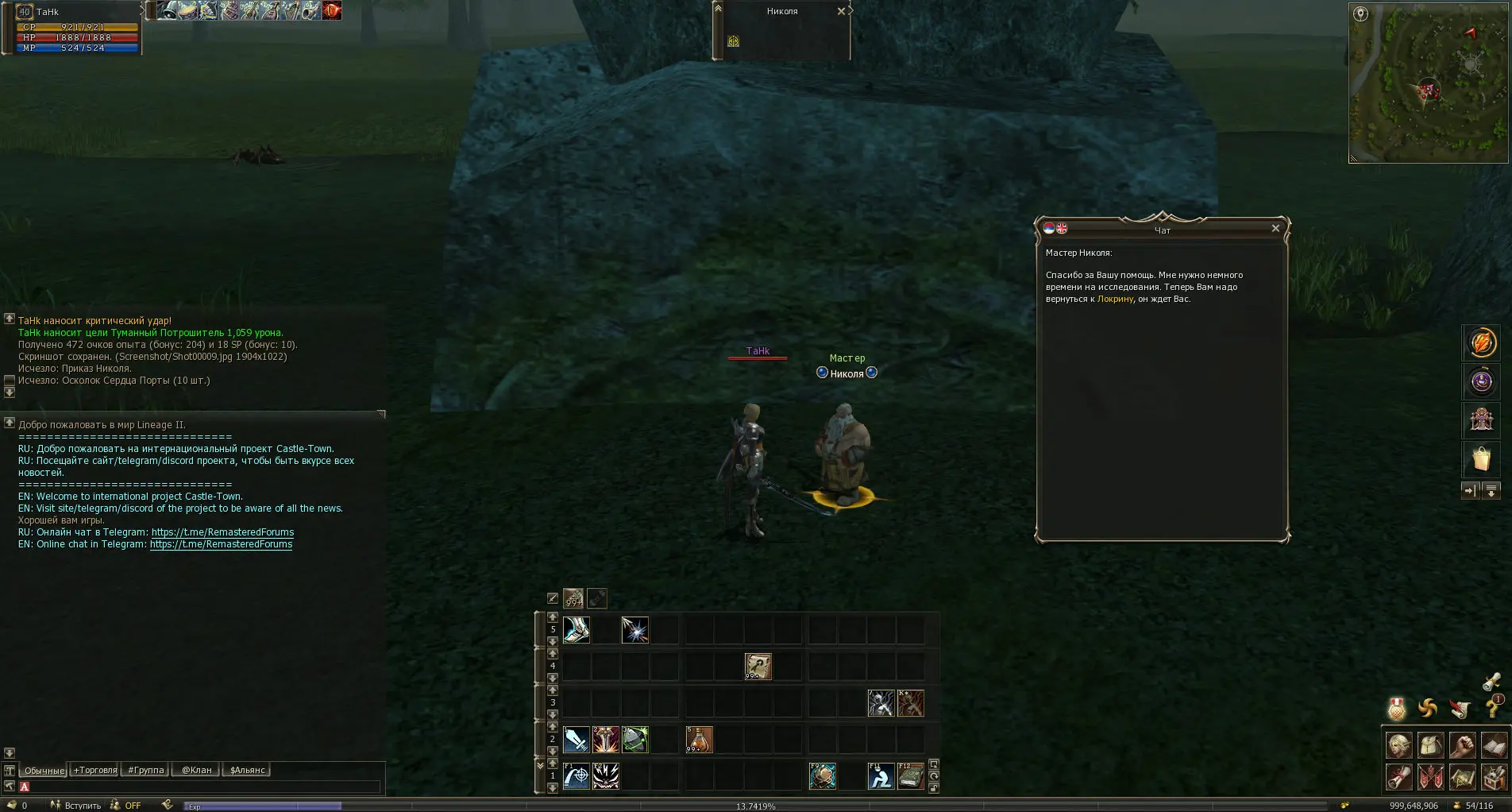
Task: Open the shopping bag store icon
Action: click(x=1481, y=459)
